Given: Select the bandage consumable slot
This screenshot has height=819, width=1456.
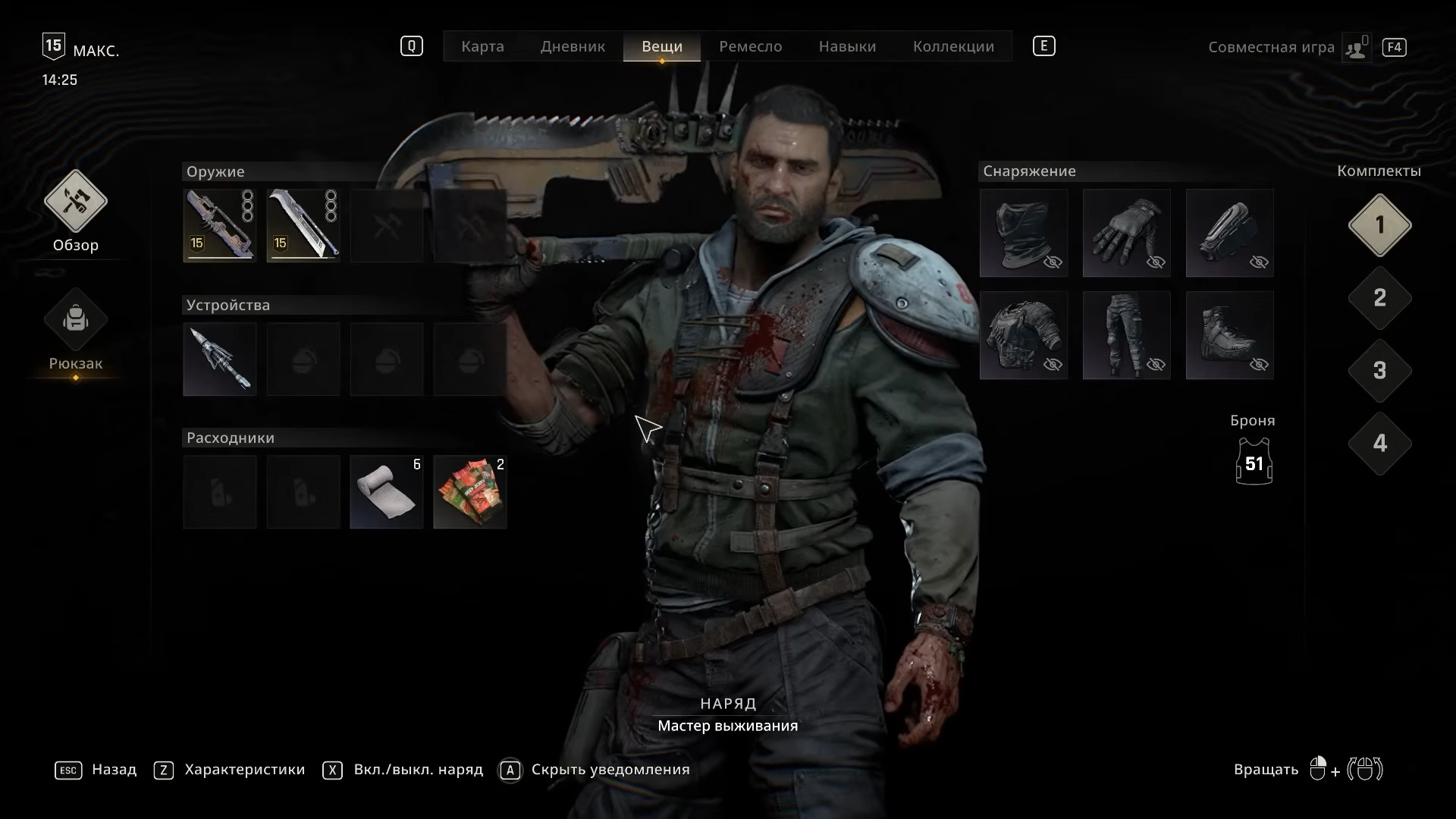Looking at the screenshot, I should (x=387, y=492).
